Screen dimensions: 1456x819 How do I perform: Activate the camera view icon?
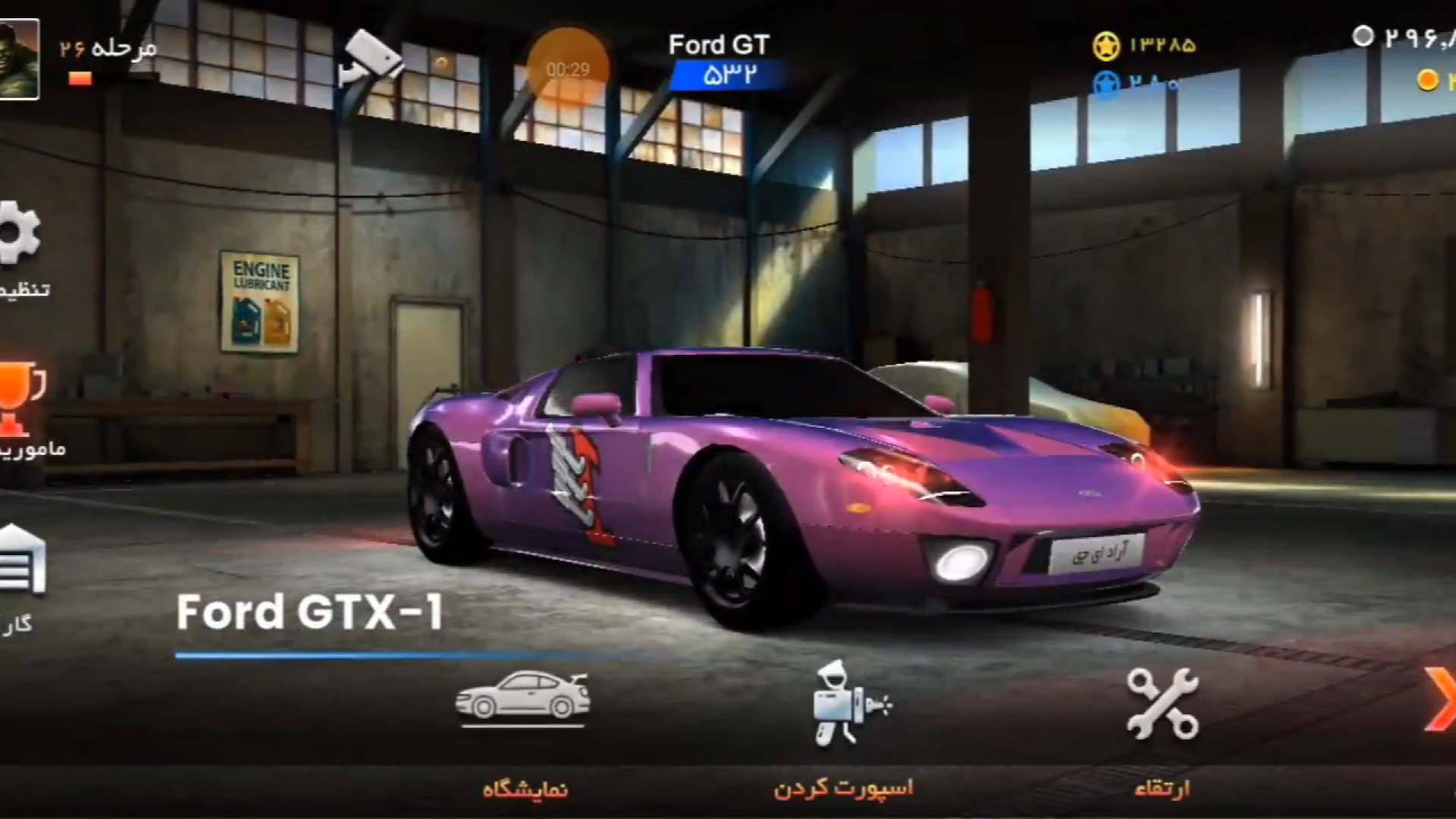point(370,59)
